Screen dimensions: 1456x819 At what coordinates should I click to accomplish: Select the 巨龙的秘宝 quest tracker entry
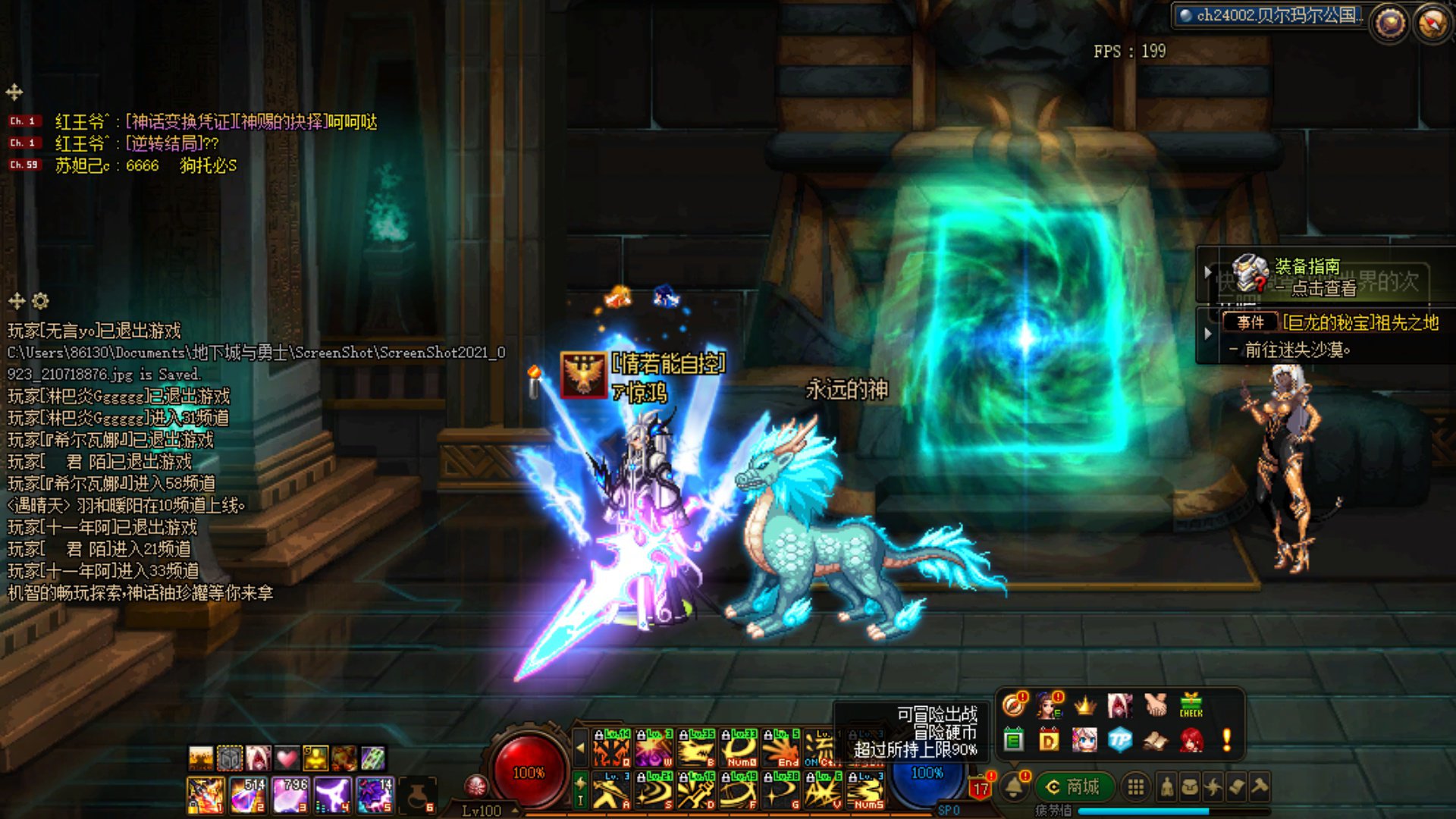pyautogui.click(x=1359, y=323)
